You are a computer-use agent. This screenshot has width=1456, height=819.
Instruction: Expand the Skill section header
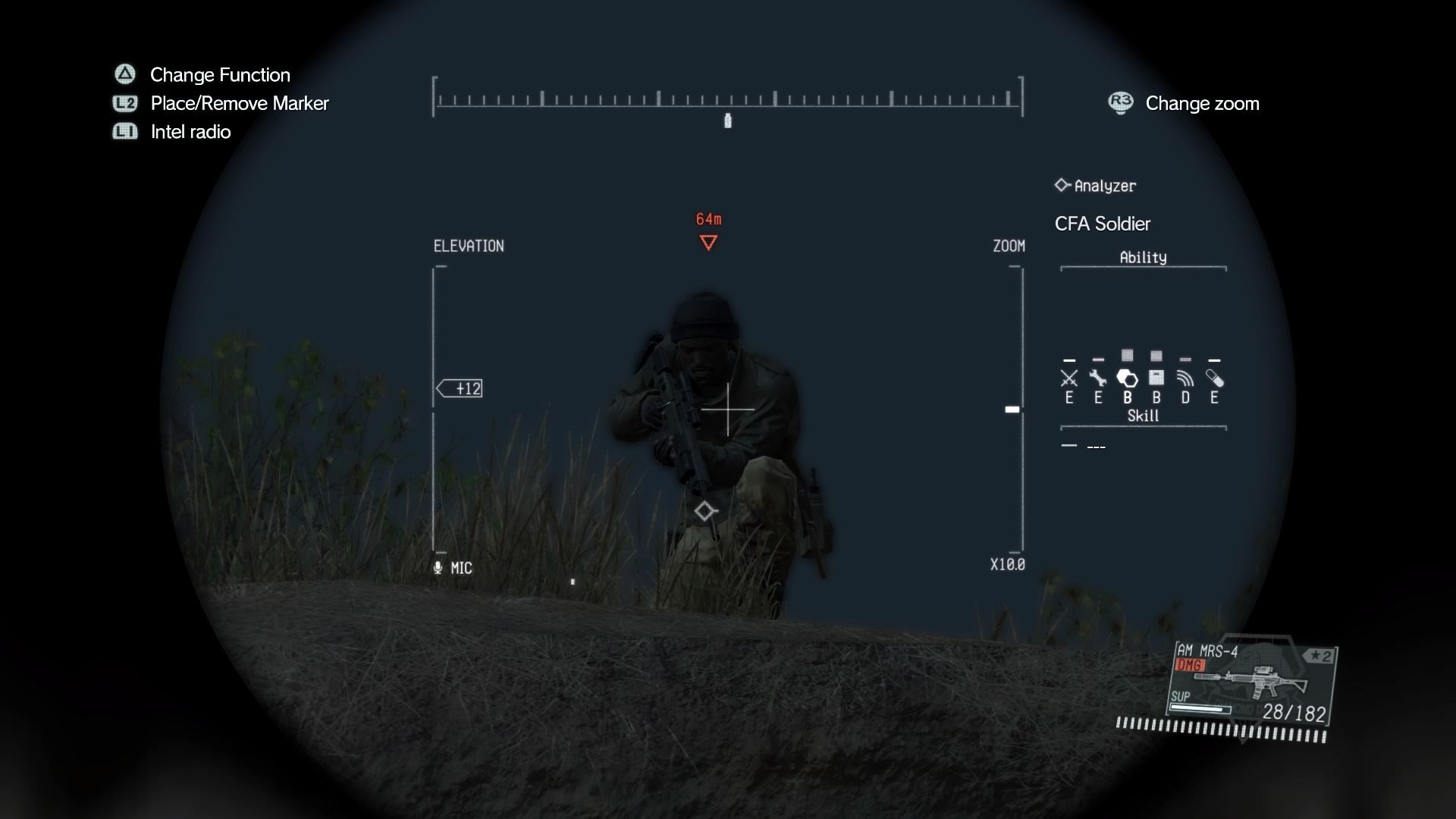coord(1142,416)
